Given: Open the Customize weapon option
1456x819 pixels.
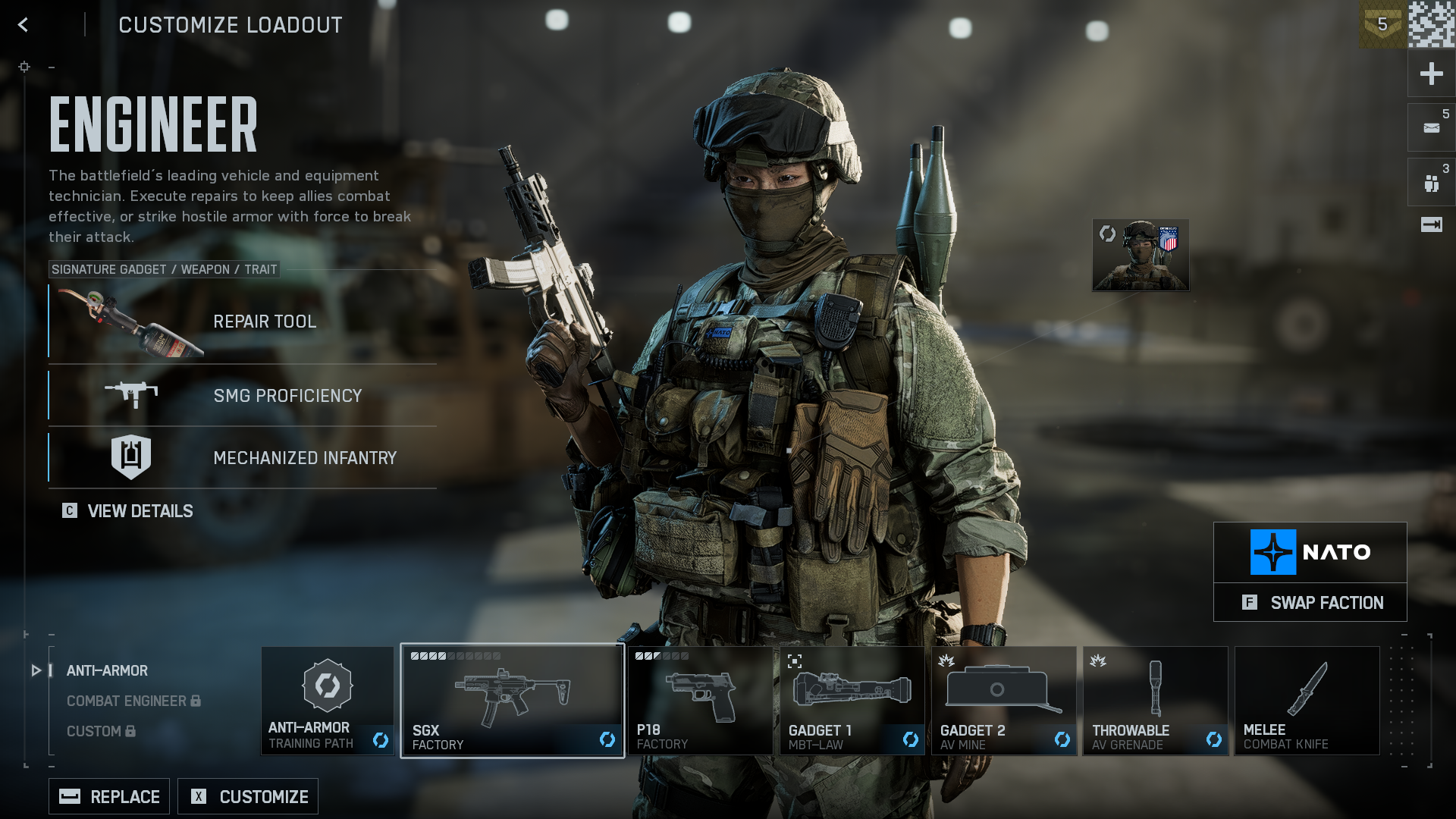Looking at the screenshot, I should pyautogui.click(x=248, y=796).
